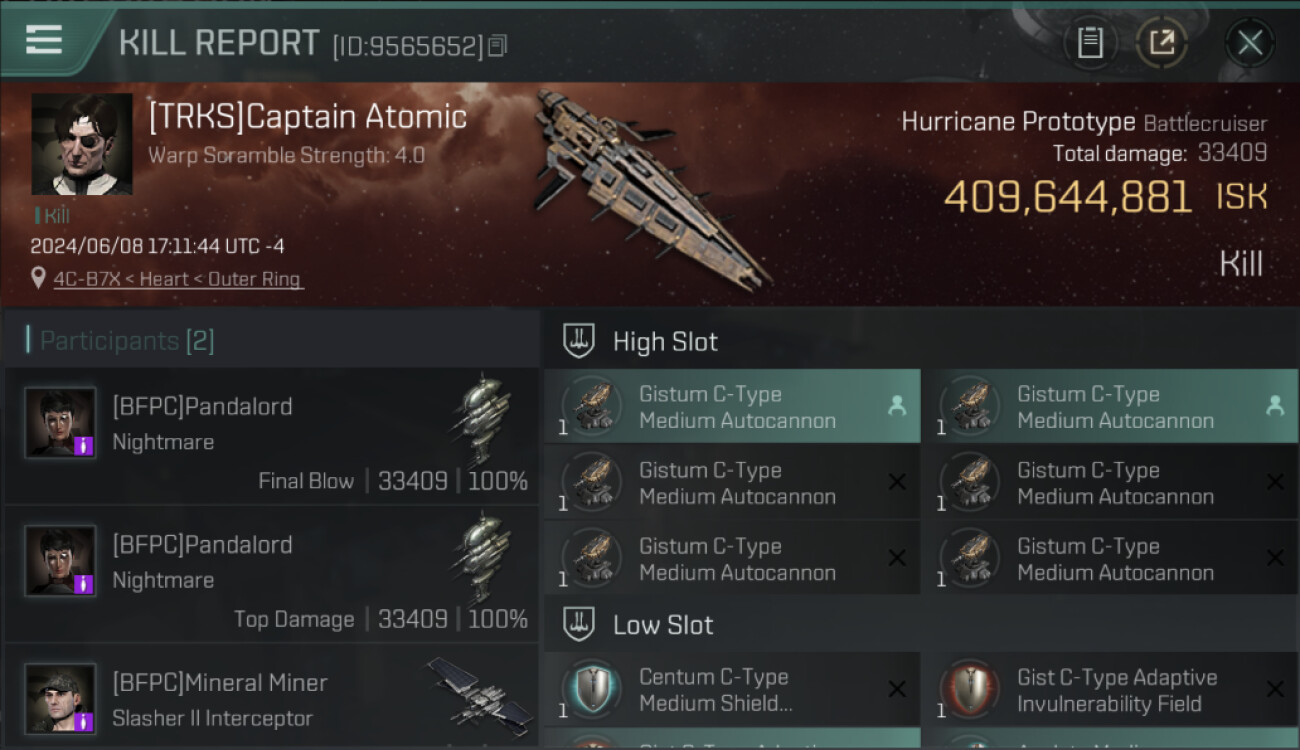
Task: Open the hamburger menu
Action: [x=44, y=40]
